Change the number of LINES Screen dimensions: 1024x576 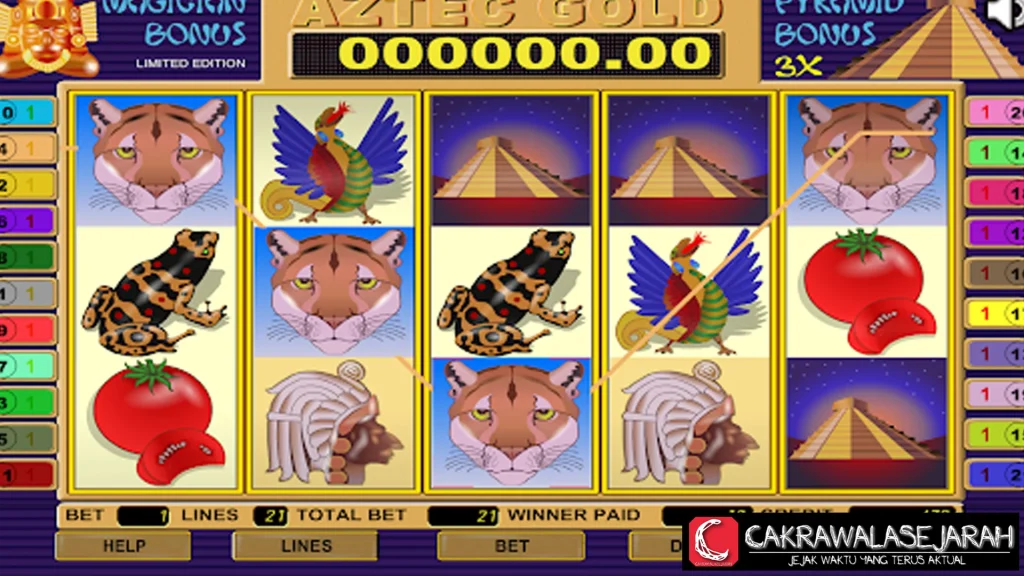305,546
